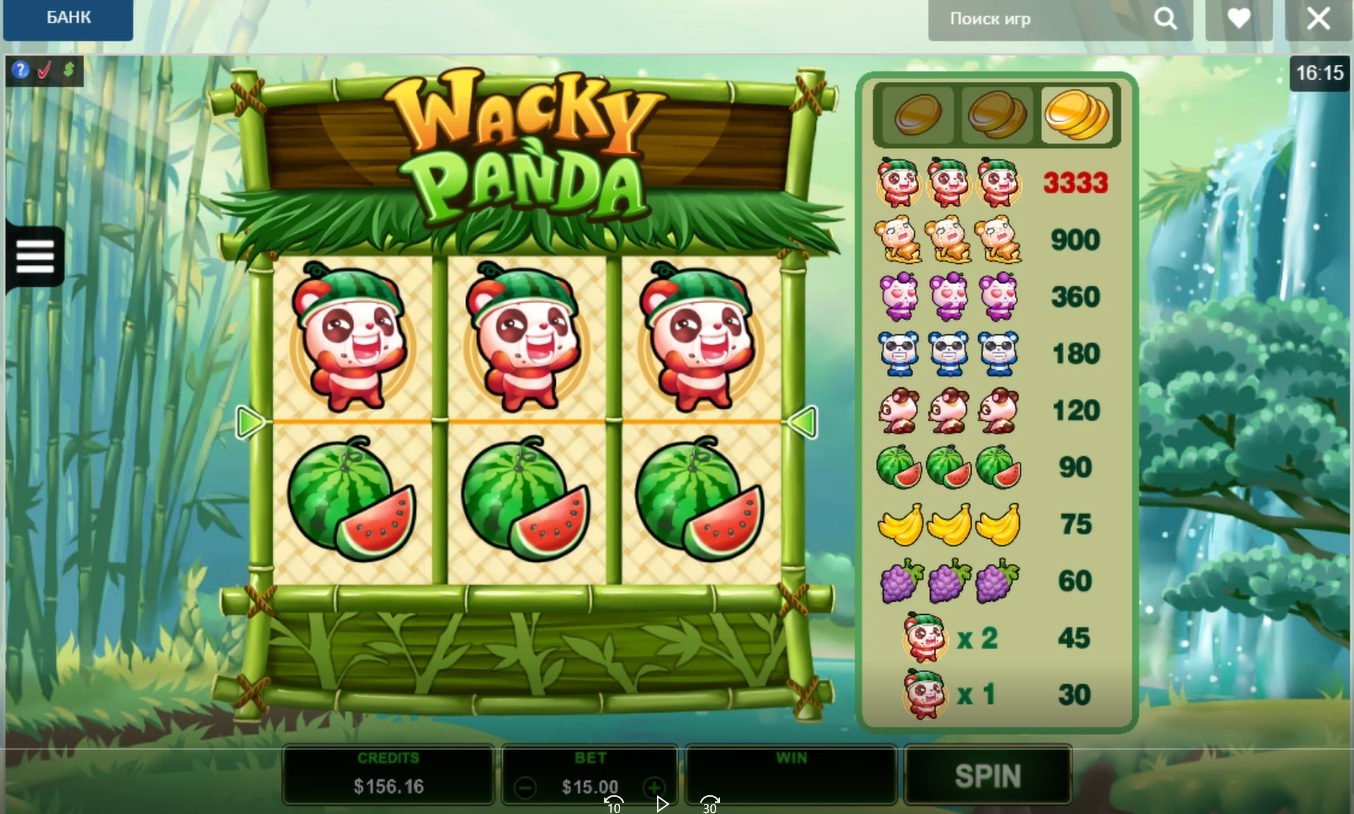Choose the two coins bet option
1354x814 pixels.
(x=997, y=116)
